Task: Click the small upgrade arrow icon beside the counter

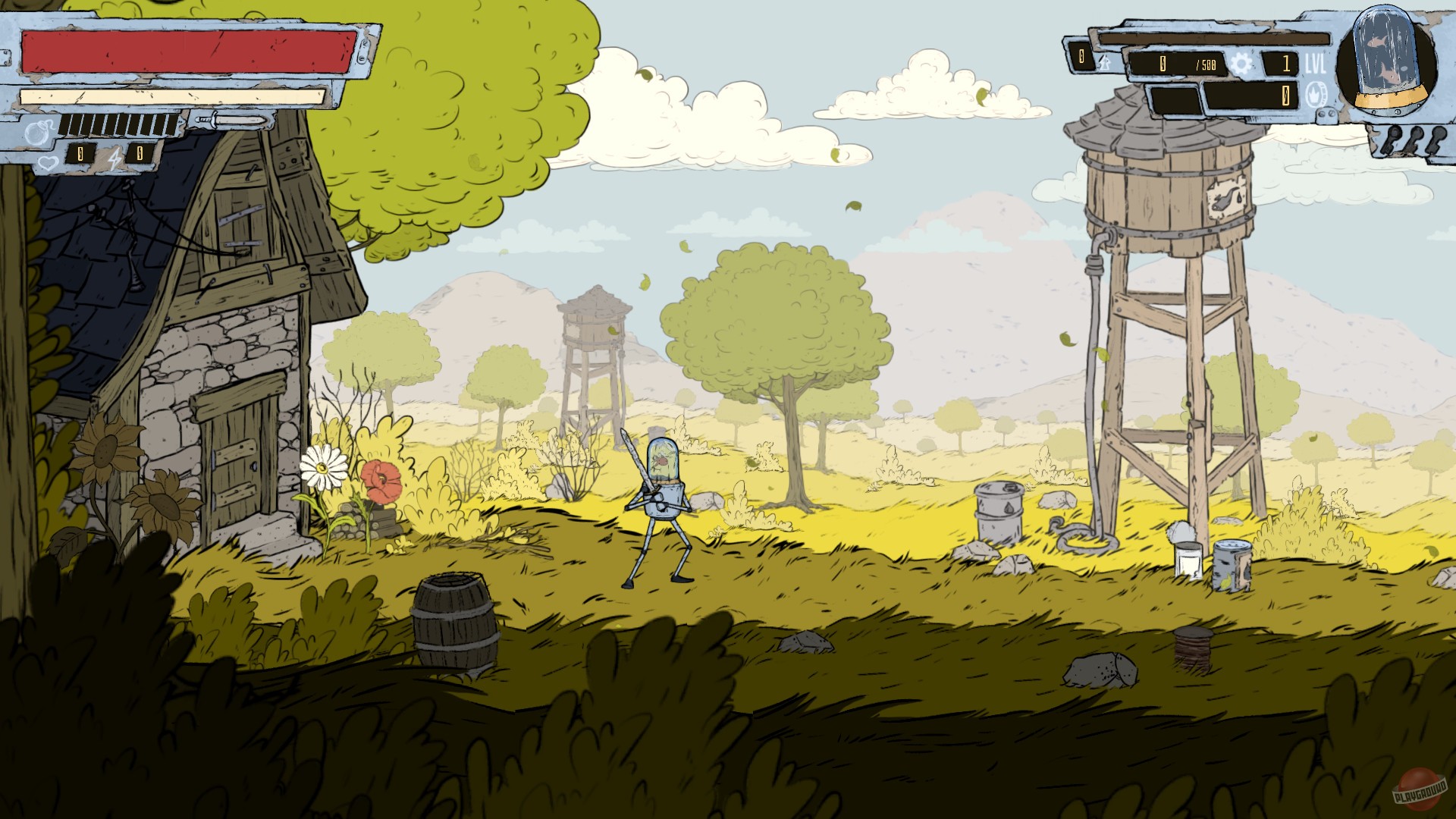Action: pyautogui.click(x=1104, y=62)
